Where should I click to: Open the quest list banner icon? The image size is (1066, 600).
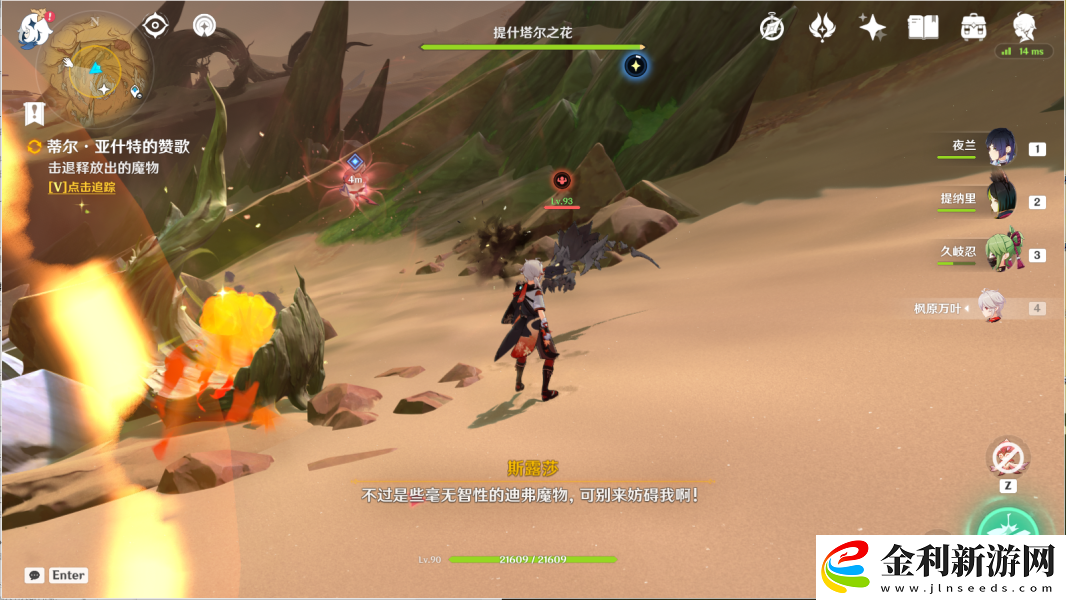point(36,112)
